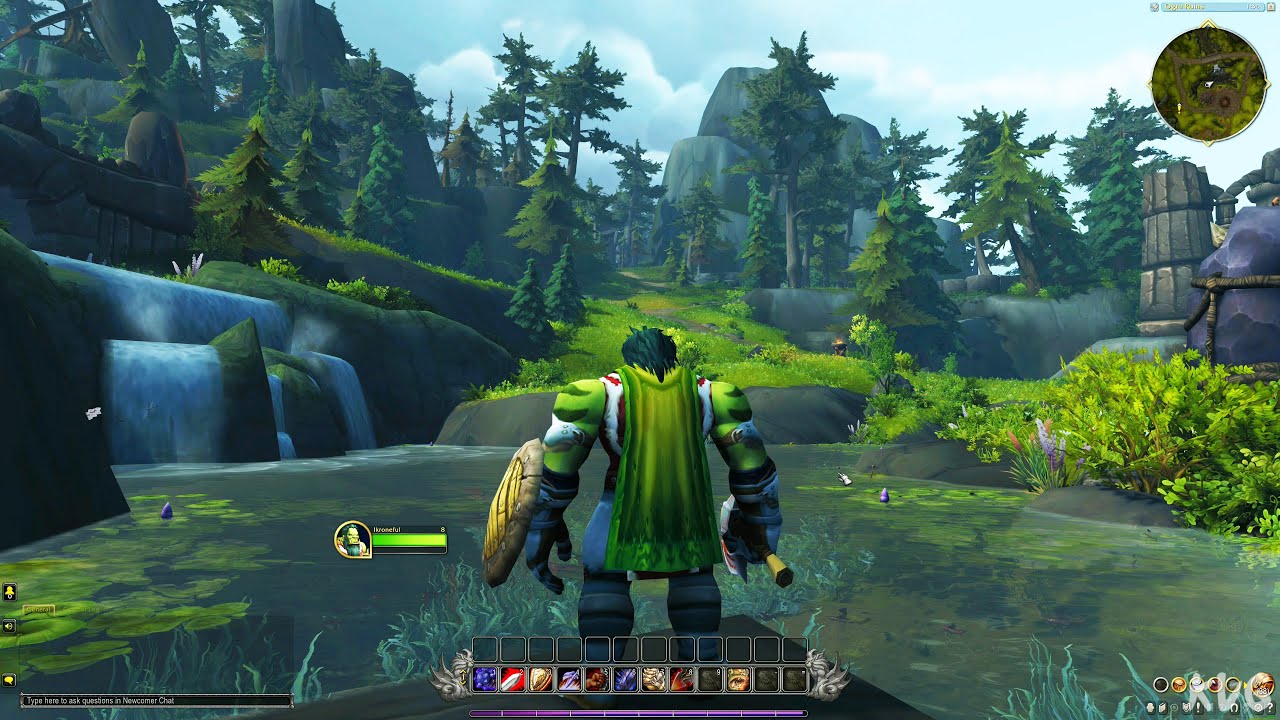
Task: Open the main backpack bag
Action: 1263,684
